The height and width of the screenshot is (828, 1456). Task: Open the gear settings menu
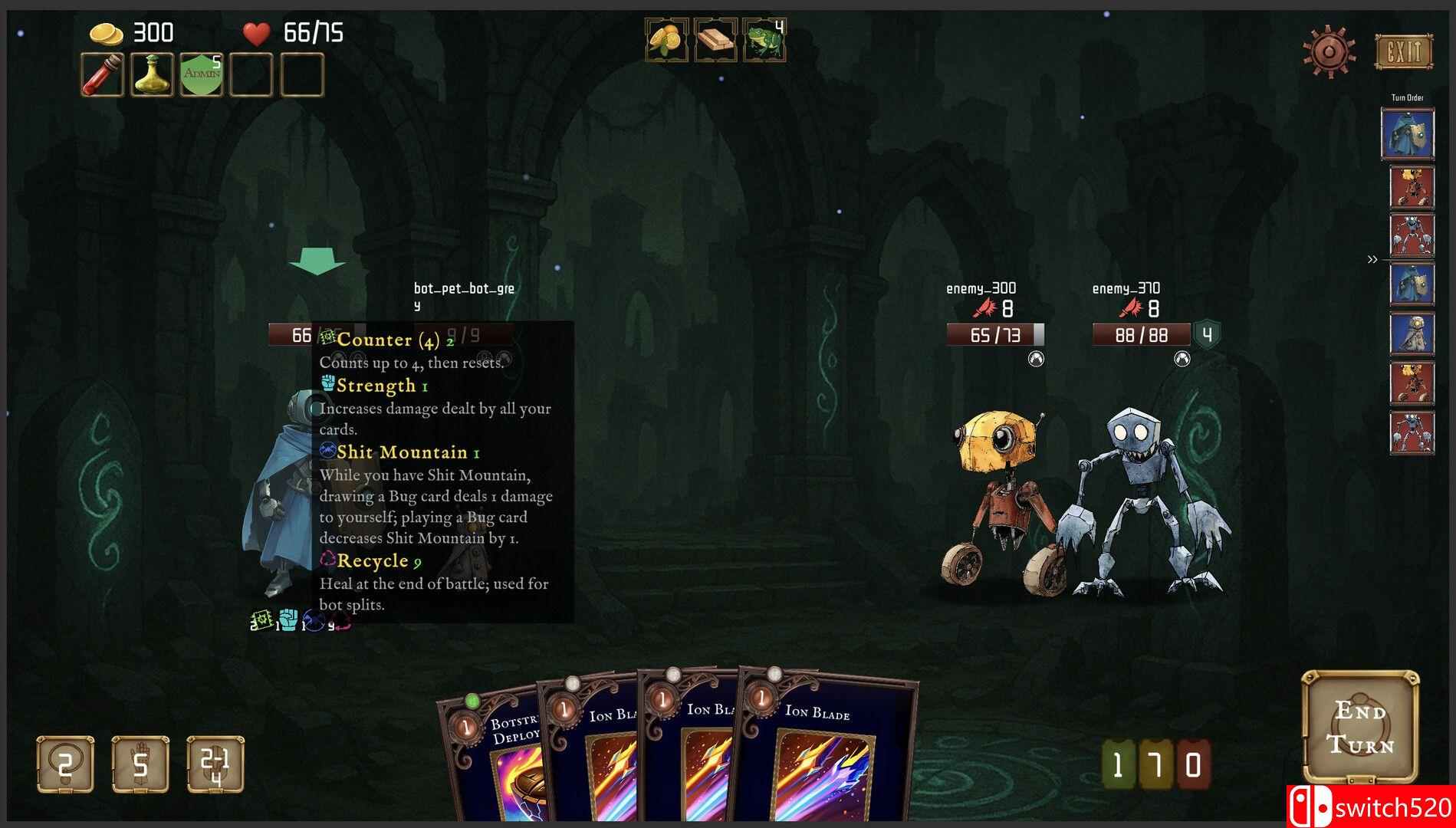(1329, 52)
